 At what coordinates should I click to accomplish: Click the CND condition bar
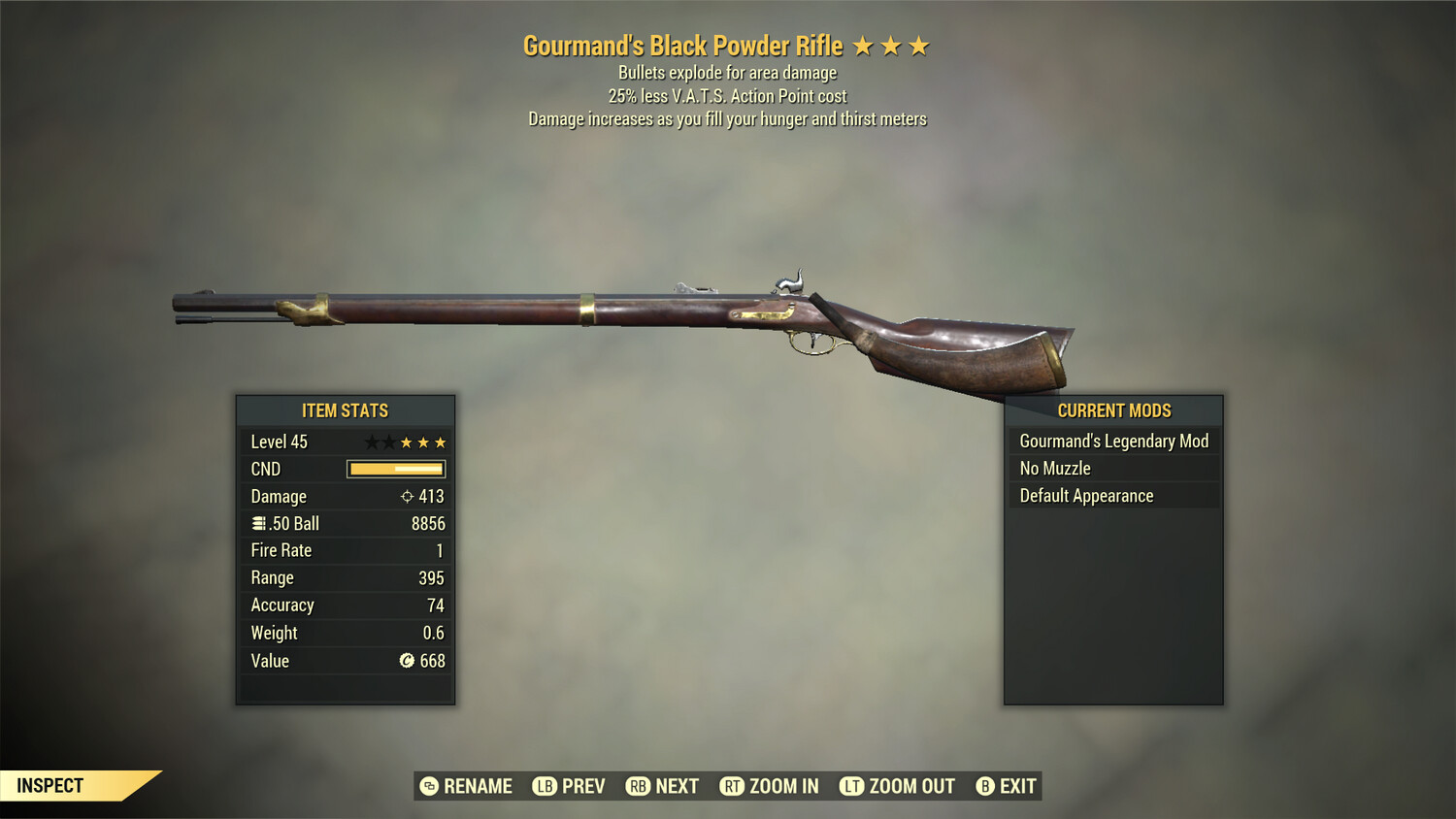pos(394,469)
